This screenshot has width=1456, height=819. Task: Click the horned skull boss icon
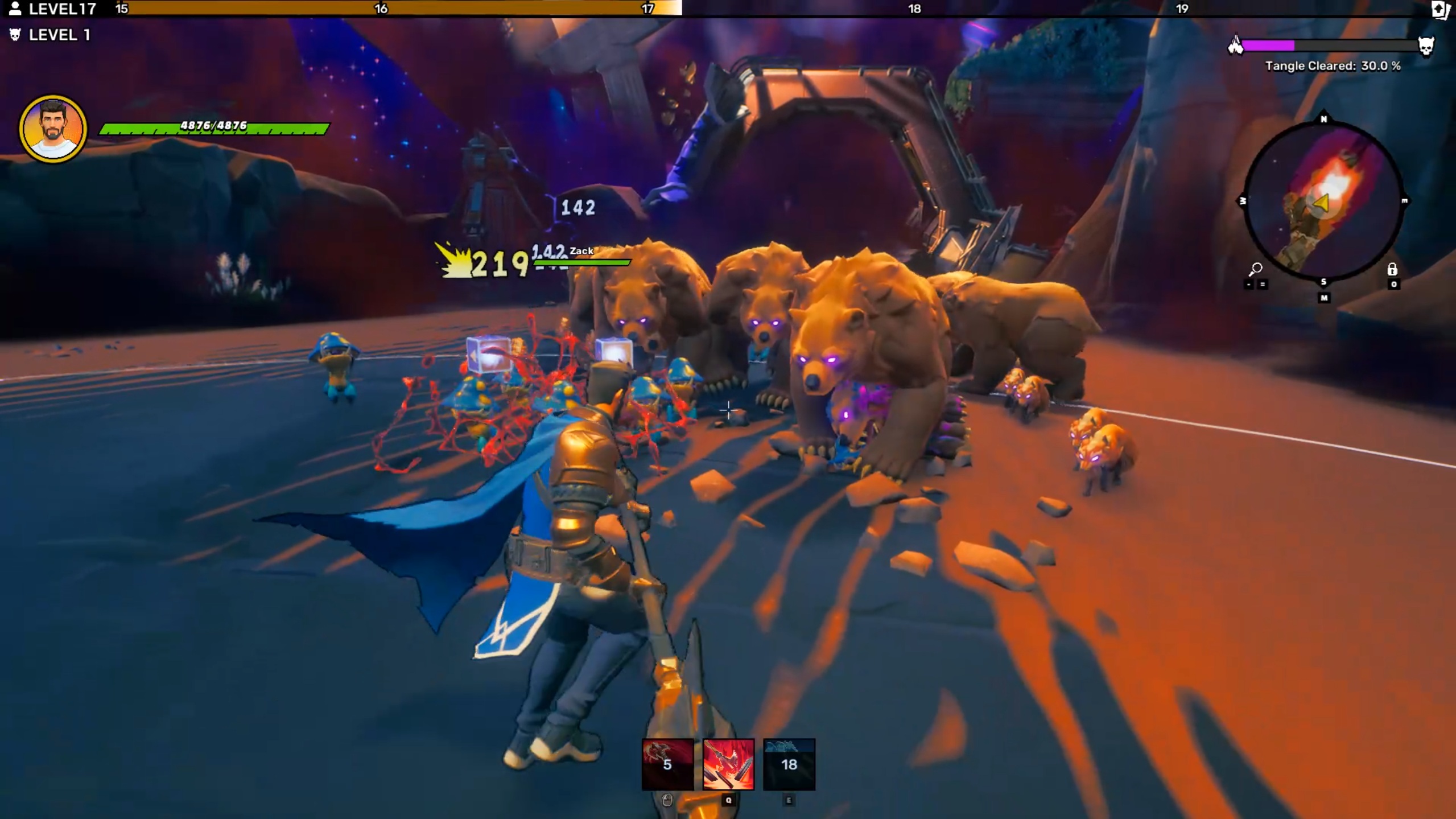click(x=1425, y=46)
